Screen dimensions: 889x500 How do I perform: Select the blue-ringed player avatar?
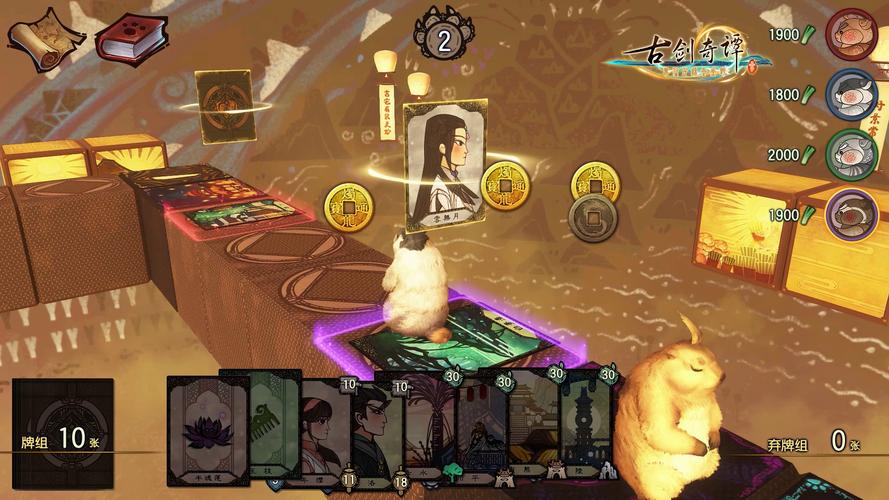click(x=851, y=96)
